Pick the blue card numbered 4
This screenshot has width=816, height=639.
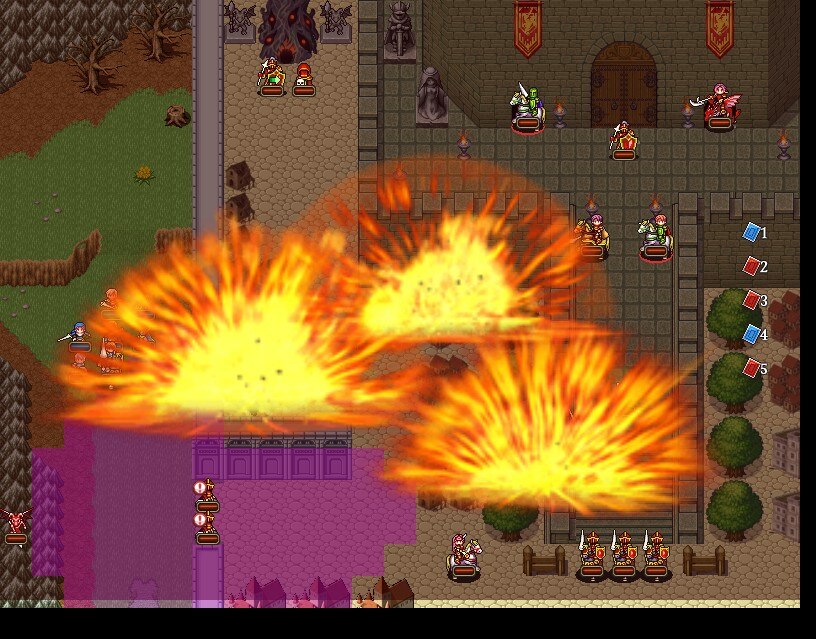(x=752, y=334)
